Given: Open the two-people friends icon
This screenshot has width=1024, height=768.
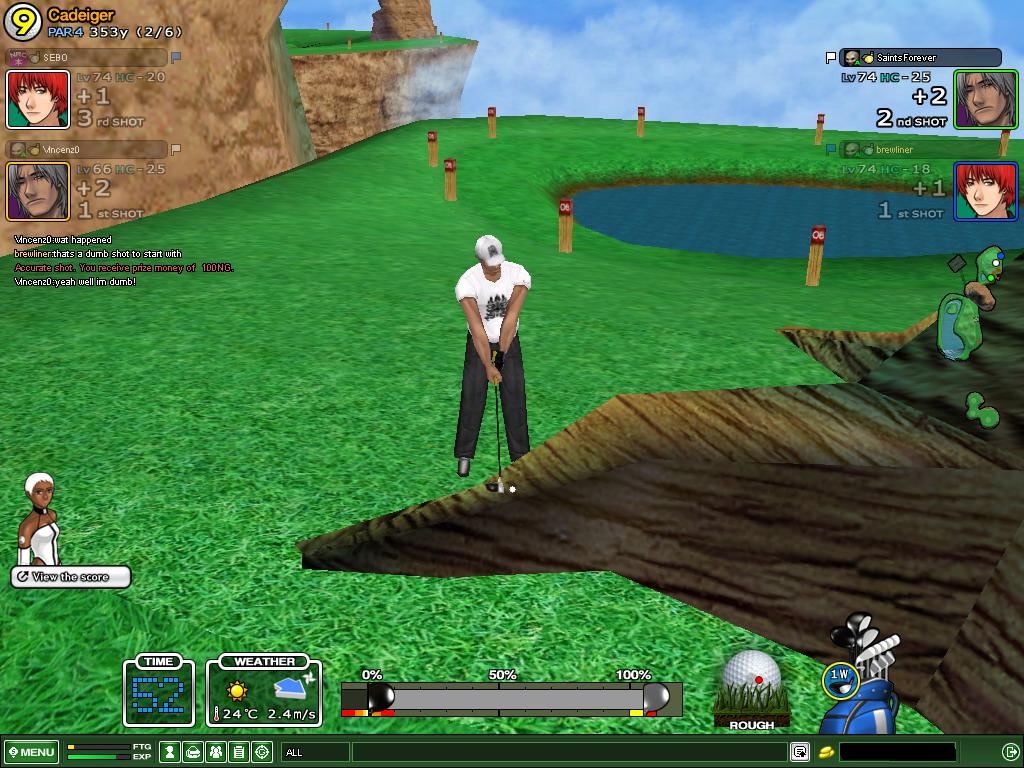Looking at the screenshot, I should 216,752.
